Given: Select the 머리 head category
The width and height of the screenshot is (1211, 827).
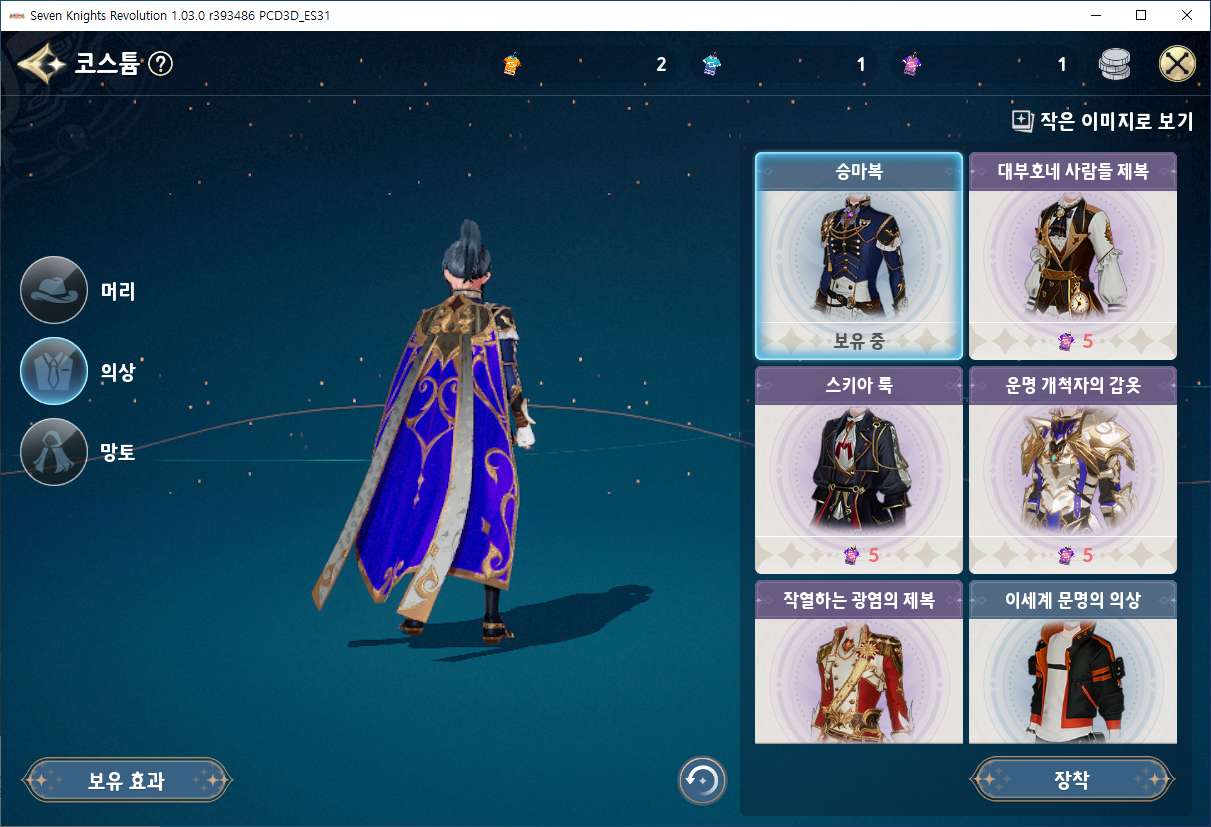Looking at the screenshot, I should click(x=54, y=290).
